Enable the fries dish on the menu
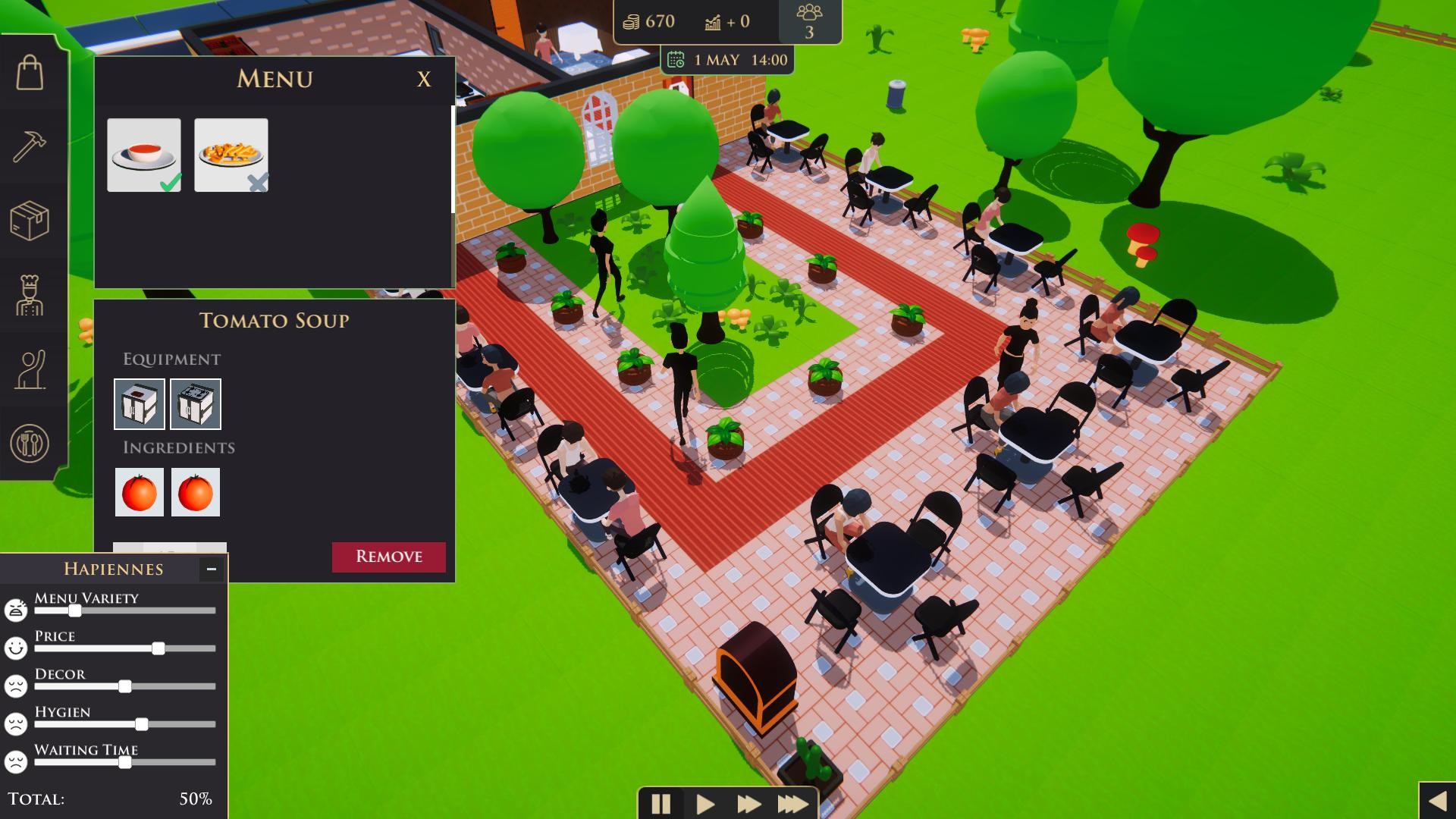Image resolution: width=1456 pixels, height=819 pixels. (x=231, y=155)
